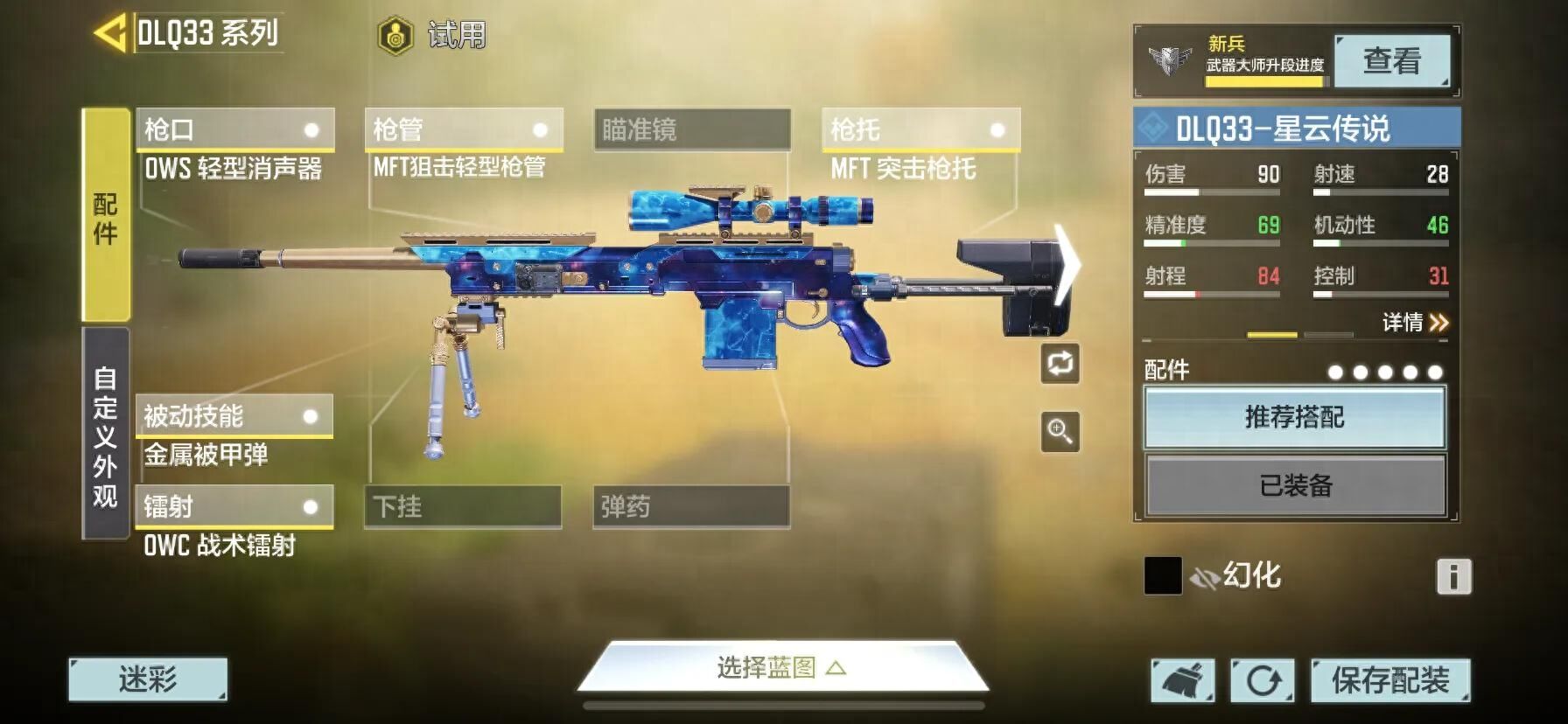Open the 枪管 barrel attachment slot
This screenshot has height=724, width=1568.
click(463, 130)
